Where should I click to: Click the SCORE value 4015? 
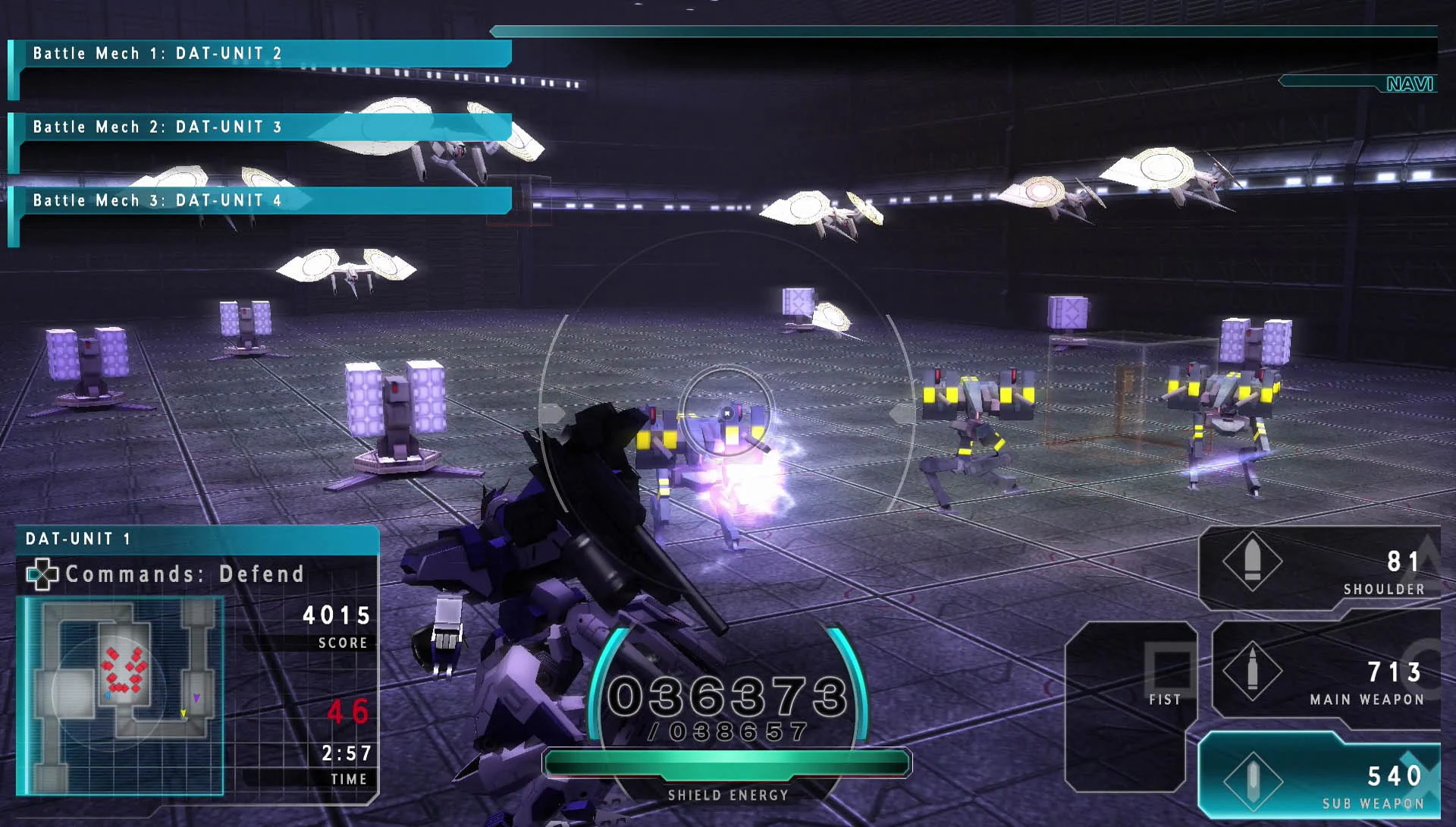[337, 616]
